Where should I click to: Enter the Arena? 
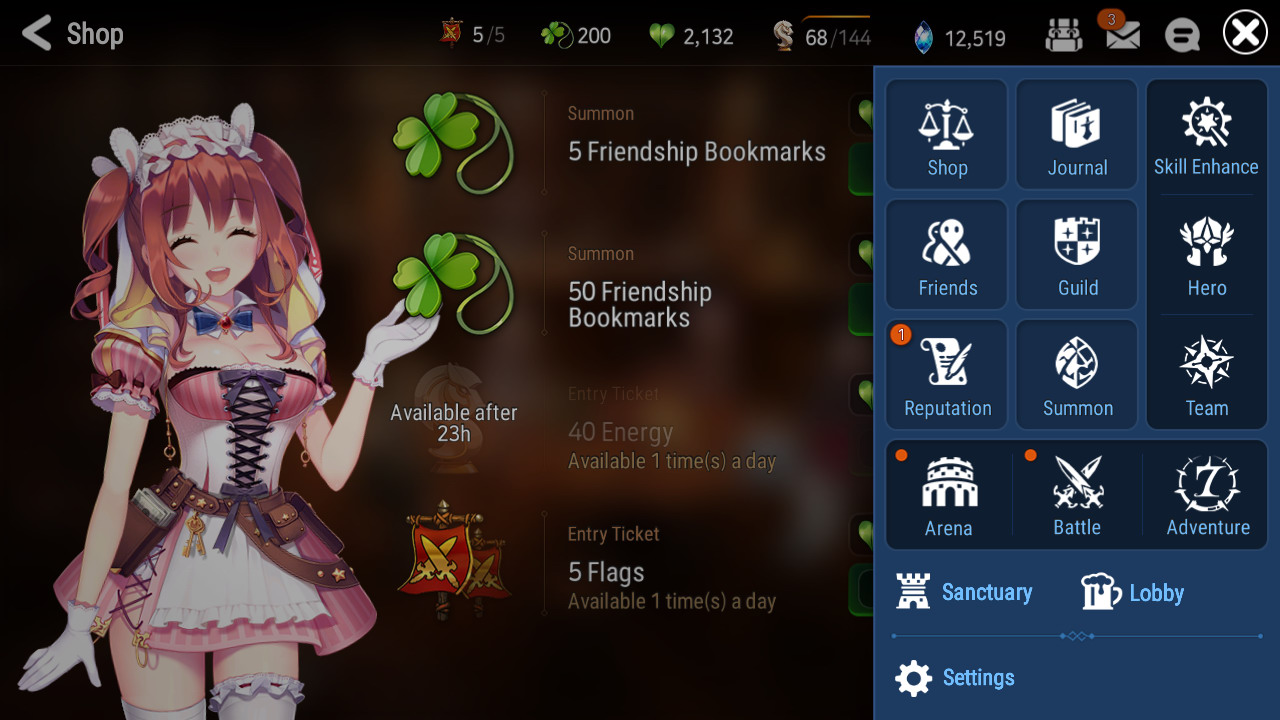[x=948, y=495]
